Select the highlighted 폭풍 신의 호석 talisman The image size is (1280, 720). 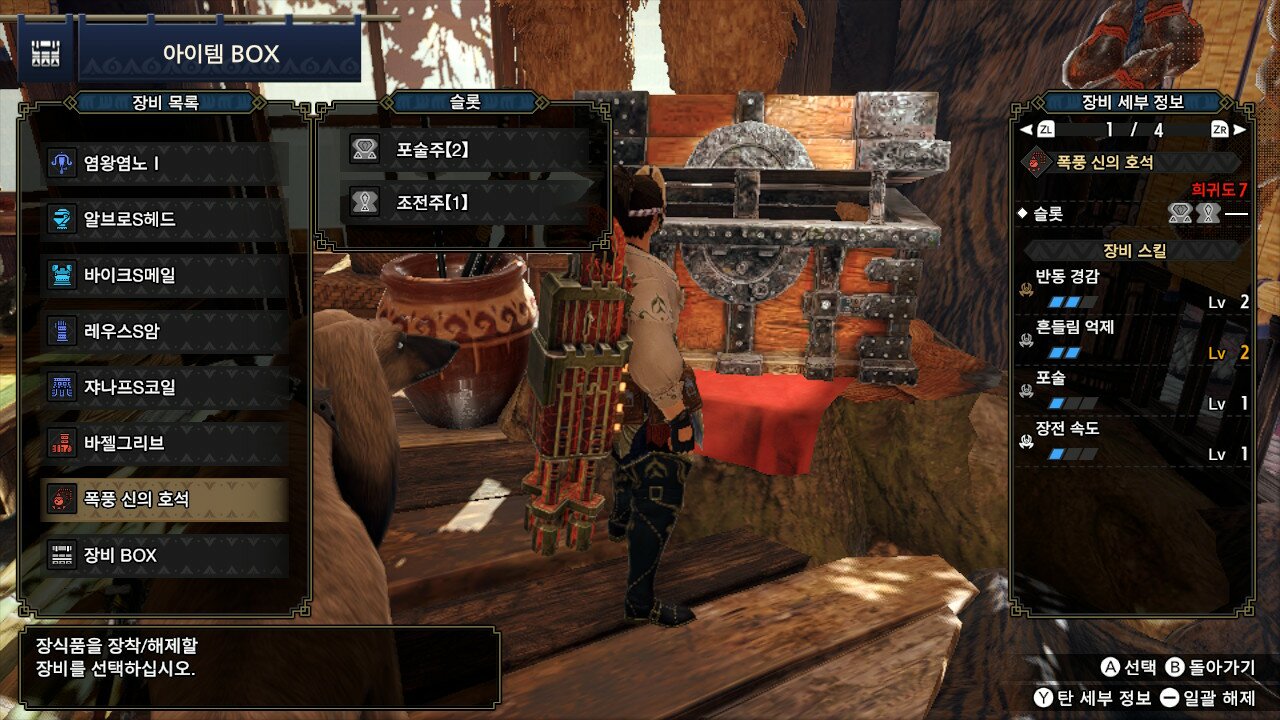point(165,499)
